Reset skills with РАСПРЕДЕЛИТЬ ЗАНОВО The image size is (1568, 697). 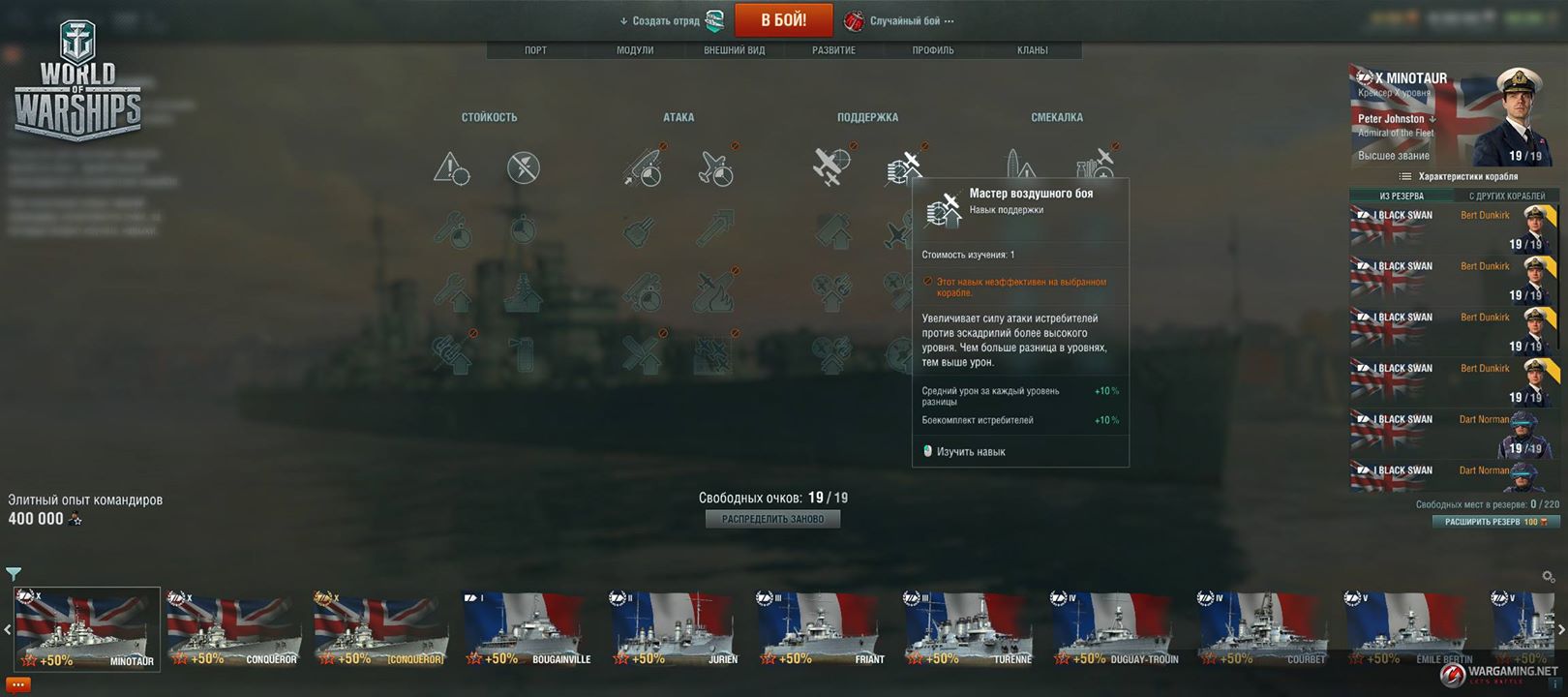tap(772, 519)
